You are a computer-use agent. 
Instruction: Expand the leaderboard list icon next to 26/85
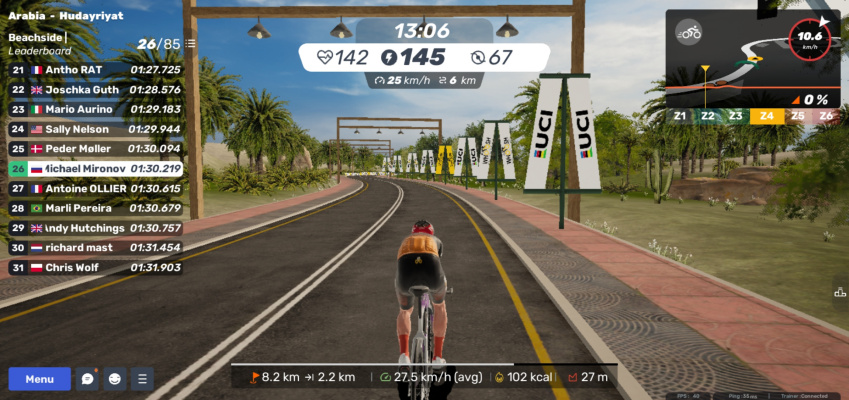[x=190, y=44]
